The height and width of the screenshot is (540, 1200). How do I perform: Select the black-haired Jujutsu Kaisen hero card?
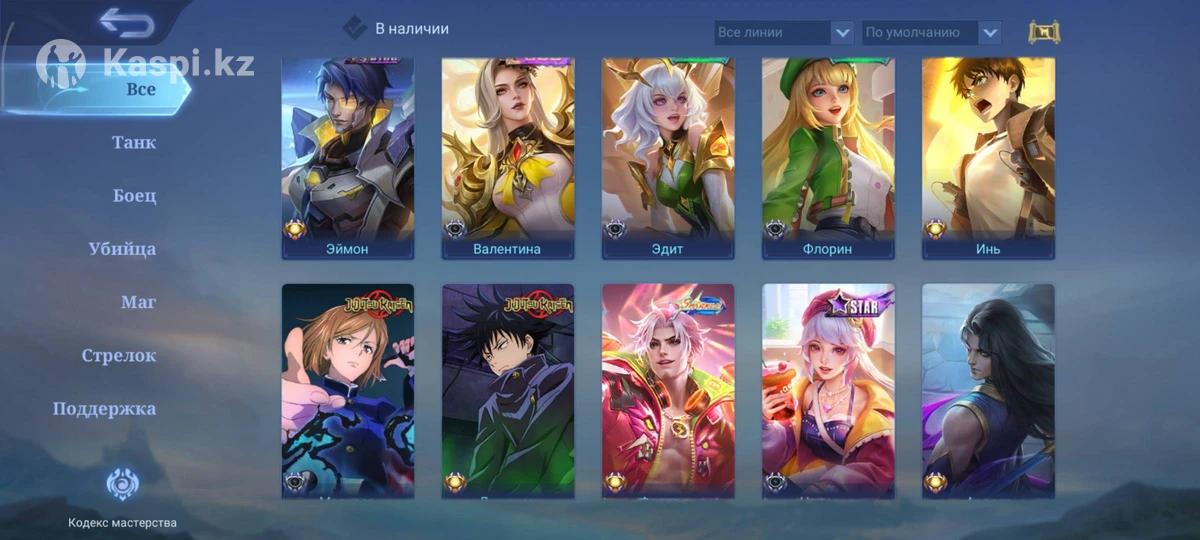pyautogui.click(x=508, y=390)
